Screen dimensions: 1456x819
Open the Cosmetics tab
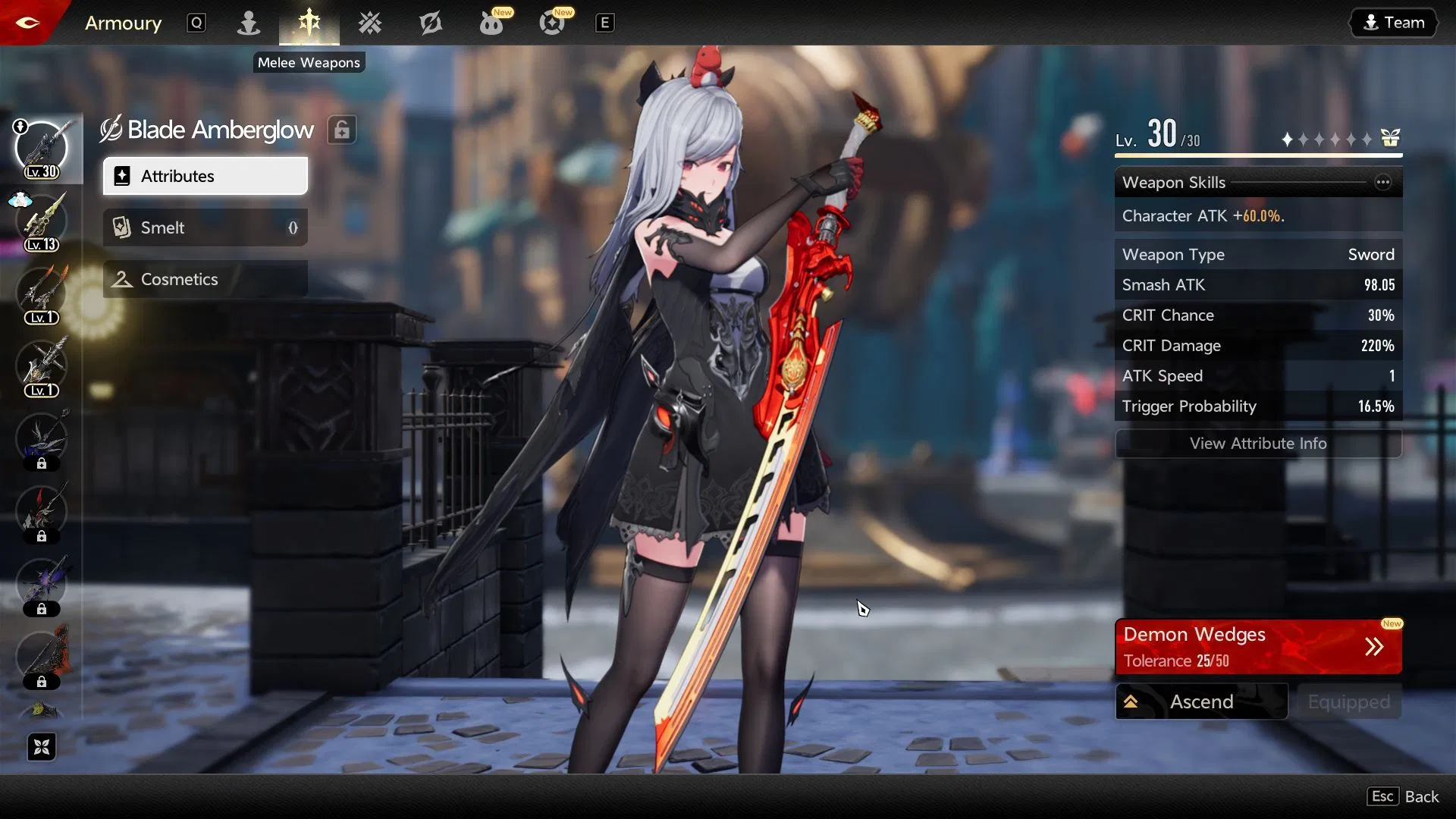205,279
